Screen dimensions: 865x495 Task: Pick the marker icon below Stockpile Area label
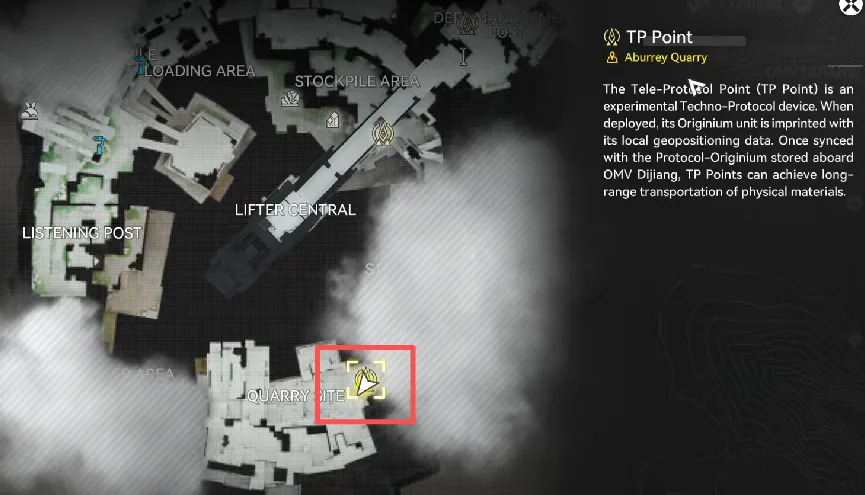pos(291,99)
